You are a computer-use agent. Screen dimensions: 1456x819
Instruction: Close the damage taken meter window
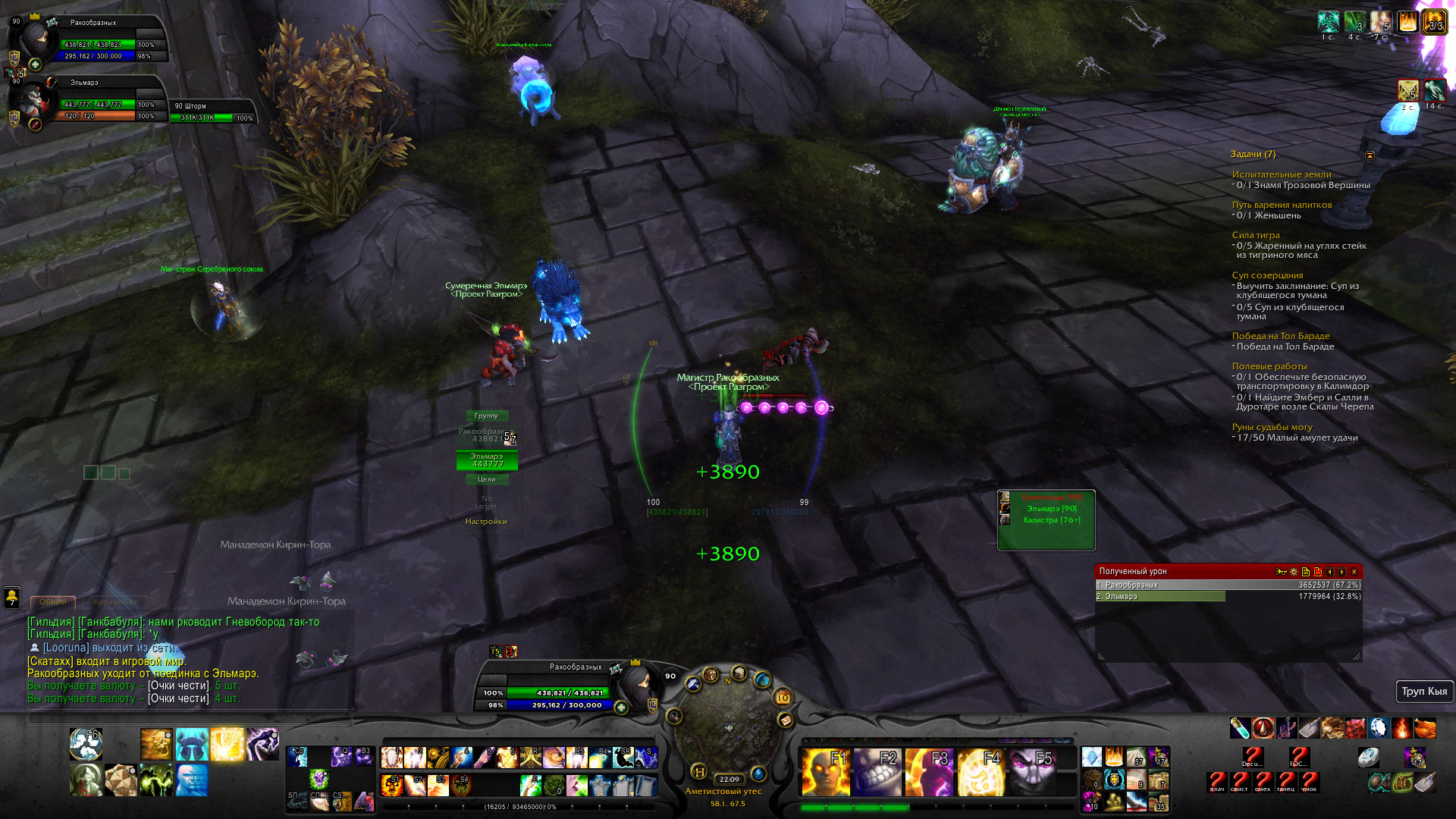1354,572
